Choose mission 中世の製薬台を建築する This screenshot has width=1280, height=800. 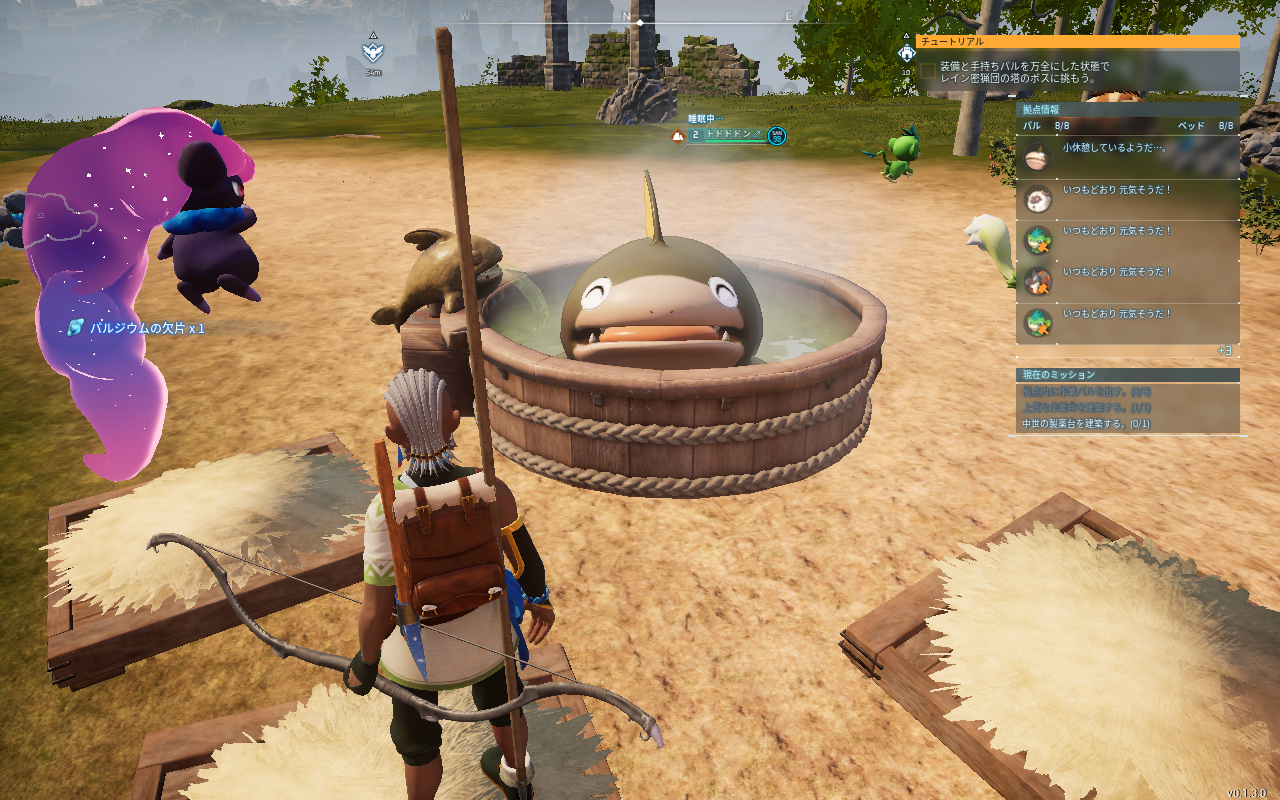click(x=1085, y=424)
